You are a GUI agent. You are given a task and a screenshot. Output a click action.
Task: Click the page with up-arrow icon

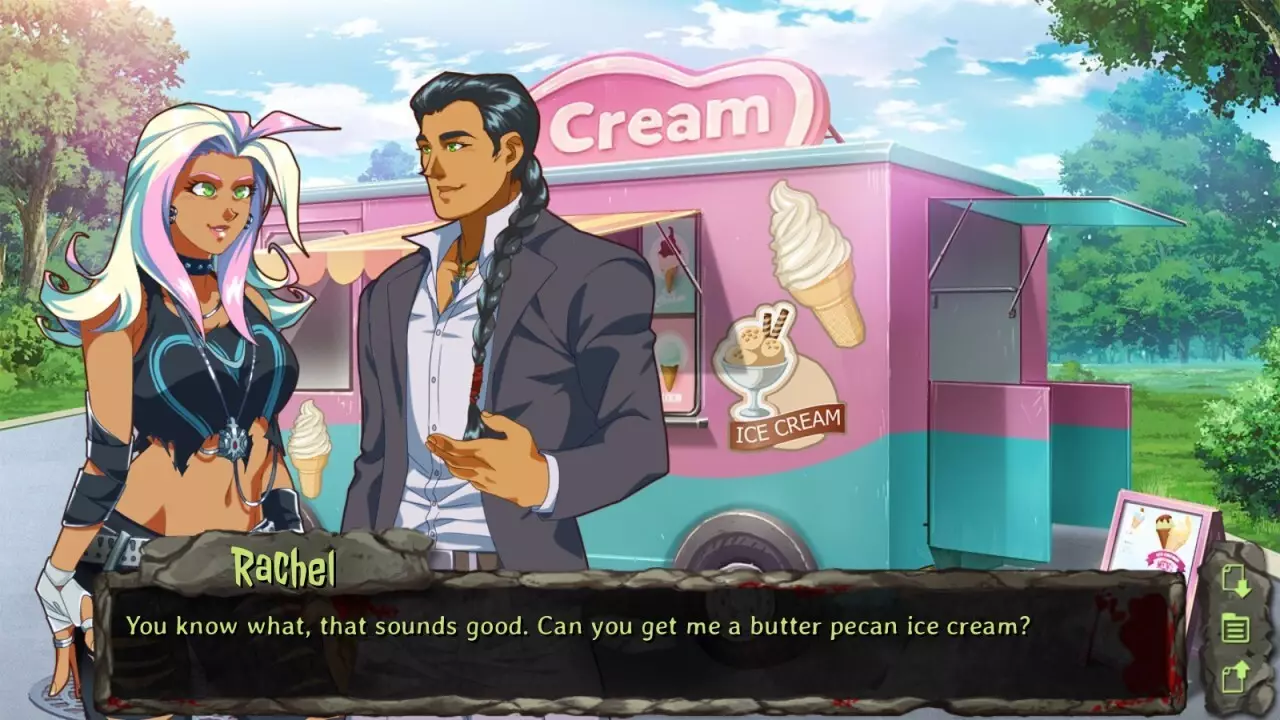[x=1235, y=677]
